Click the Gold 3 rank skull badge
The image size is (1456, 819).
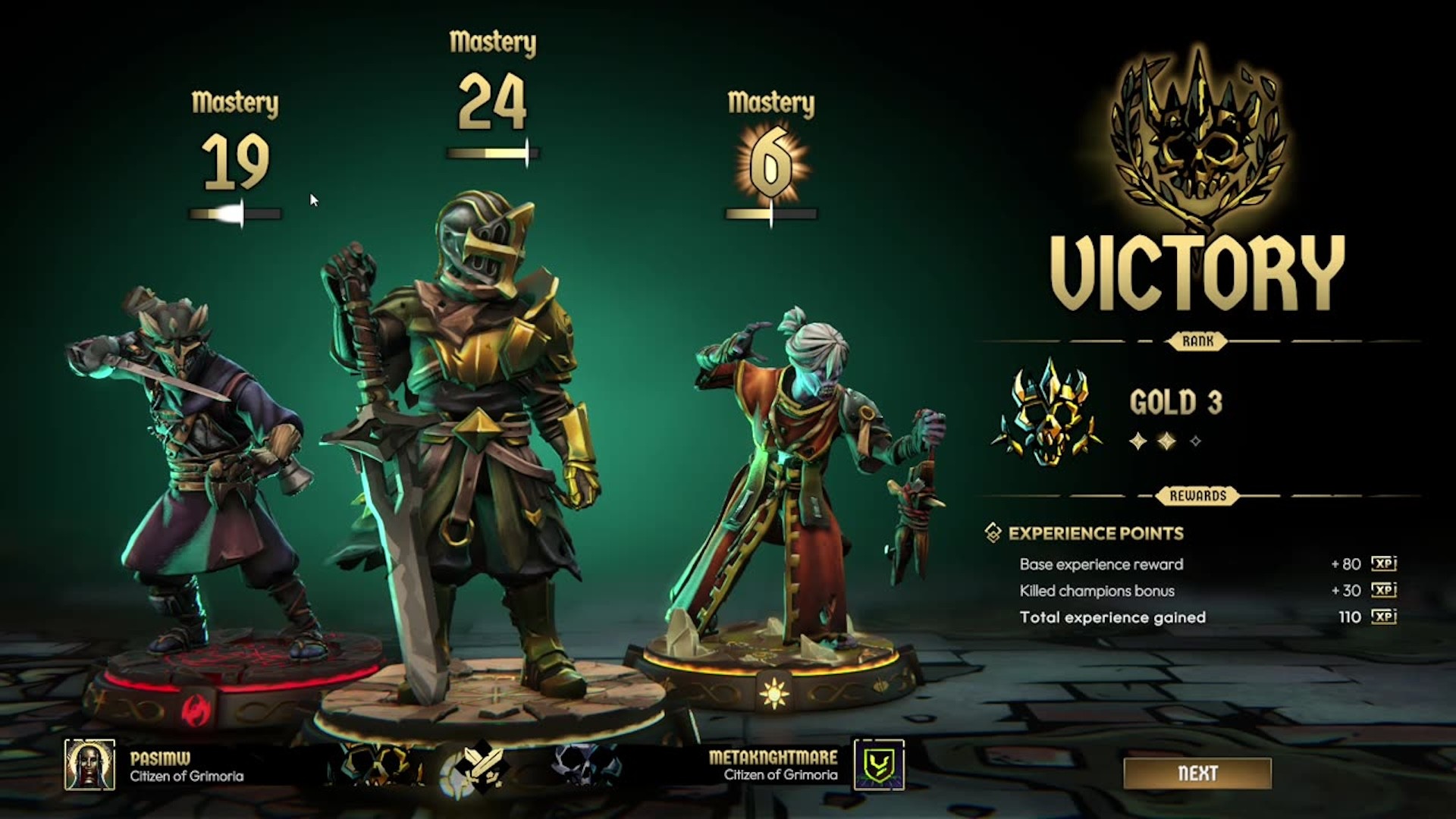coord(1049,411)
